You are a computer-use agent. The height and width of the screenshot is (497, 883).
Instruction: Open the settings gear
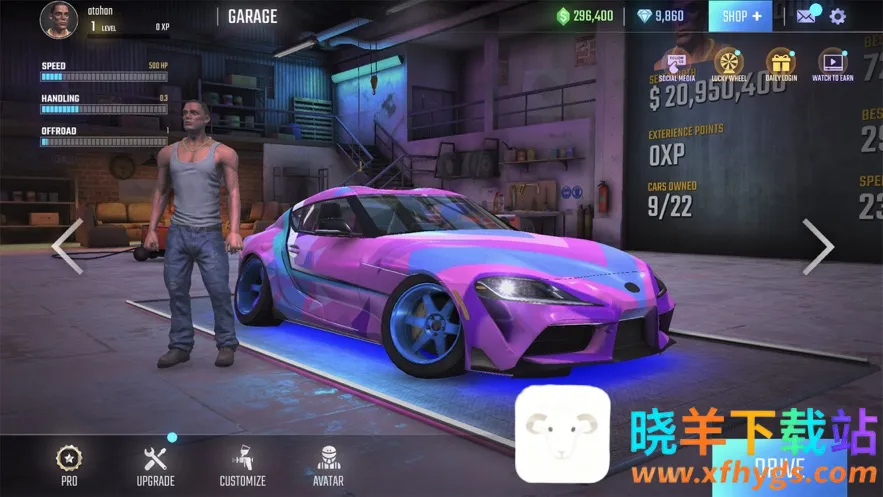pos(837,16)
